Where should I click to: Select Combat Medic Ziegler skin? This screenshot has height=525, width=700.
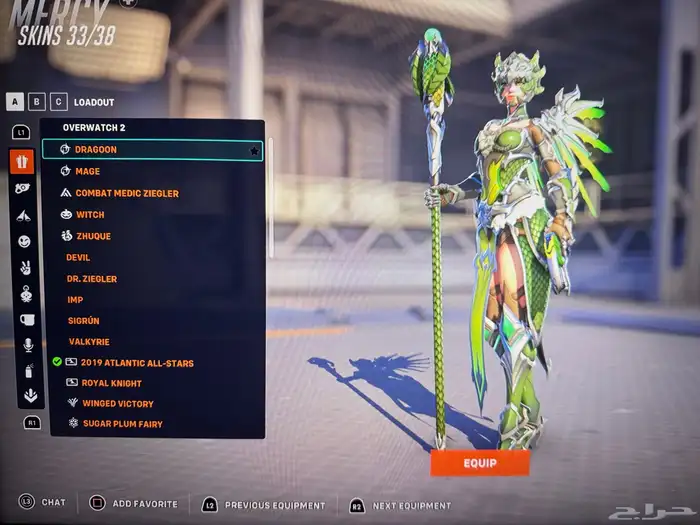tap(126, 193)
